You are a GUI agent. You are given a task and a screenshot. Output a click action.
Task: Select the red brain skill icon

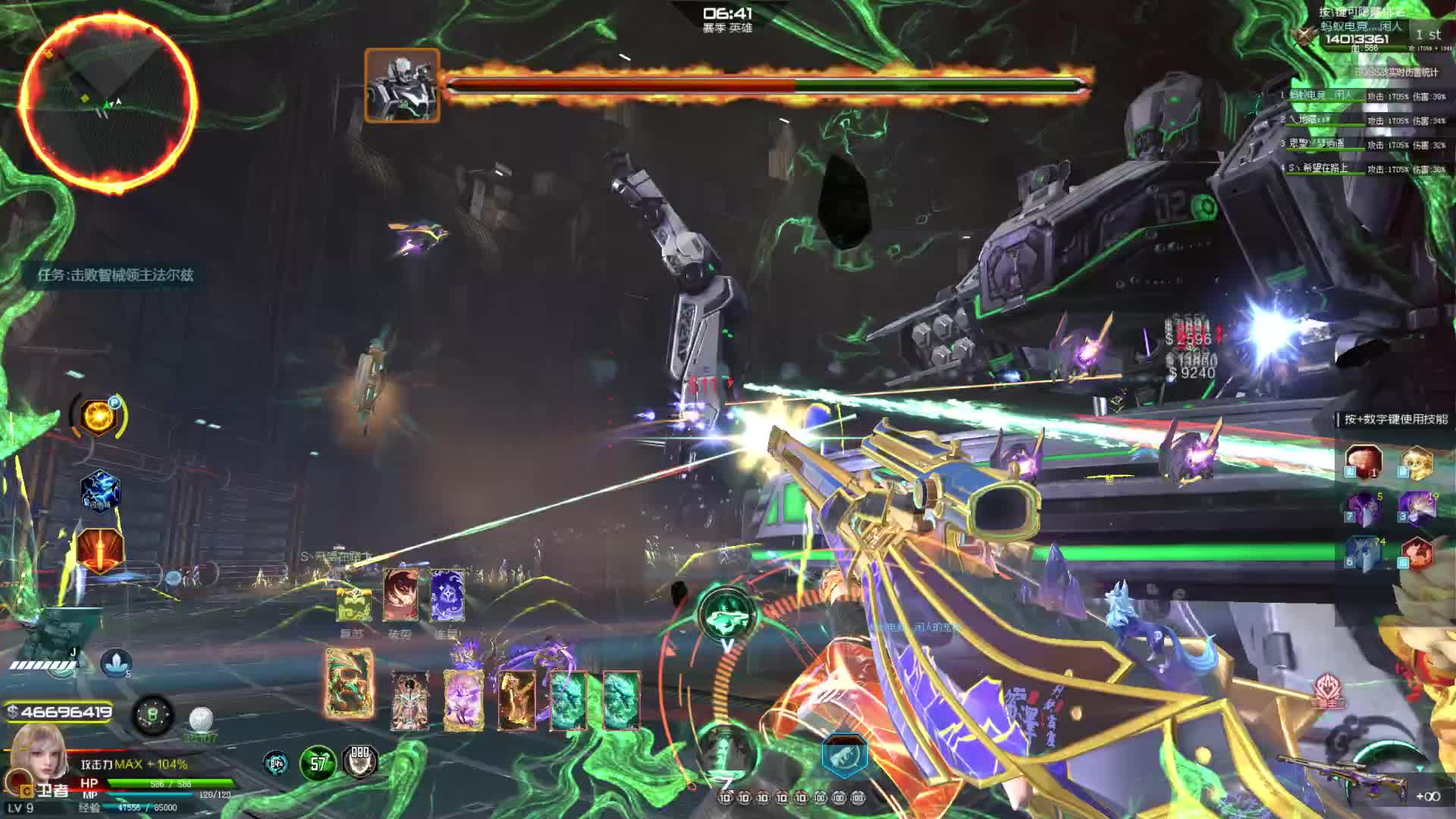point(1363,462)
